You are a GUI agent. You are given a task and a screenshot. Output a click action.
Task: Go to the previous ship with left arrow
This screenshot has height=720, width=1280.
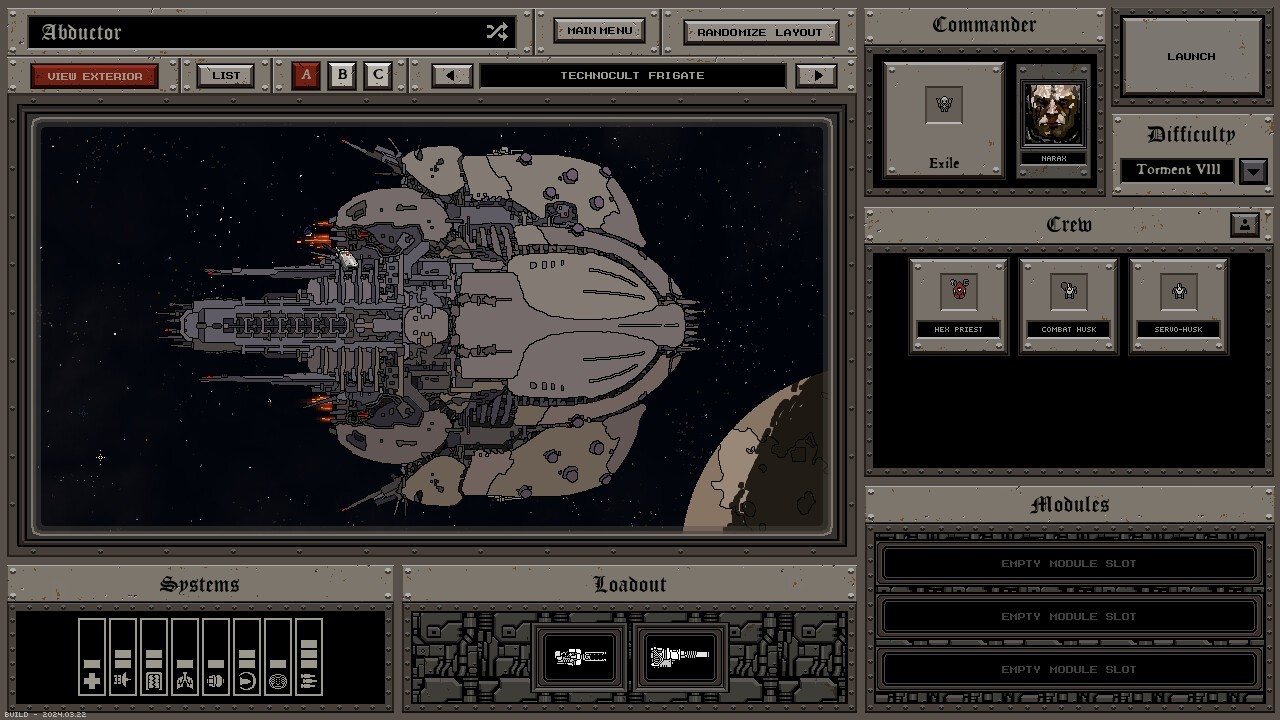point(452,75)
